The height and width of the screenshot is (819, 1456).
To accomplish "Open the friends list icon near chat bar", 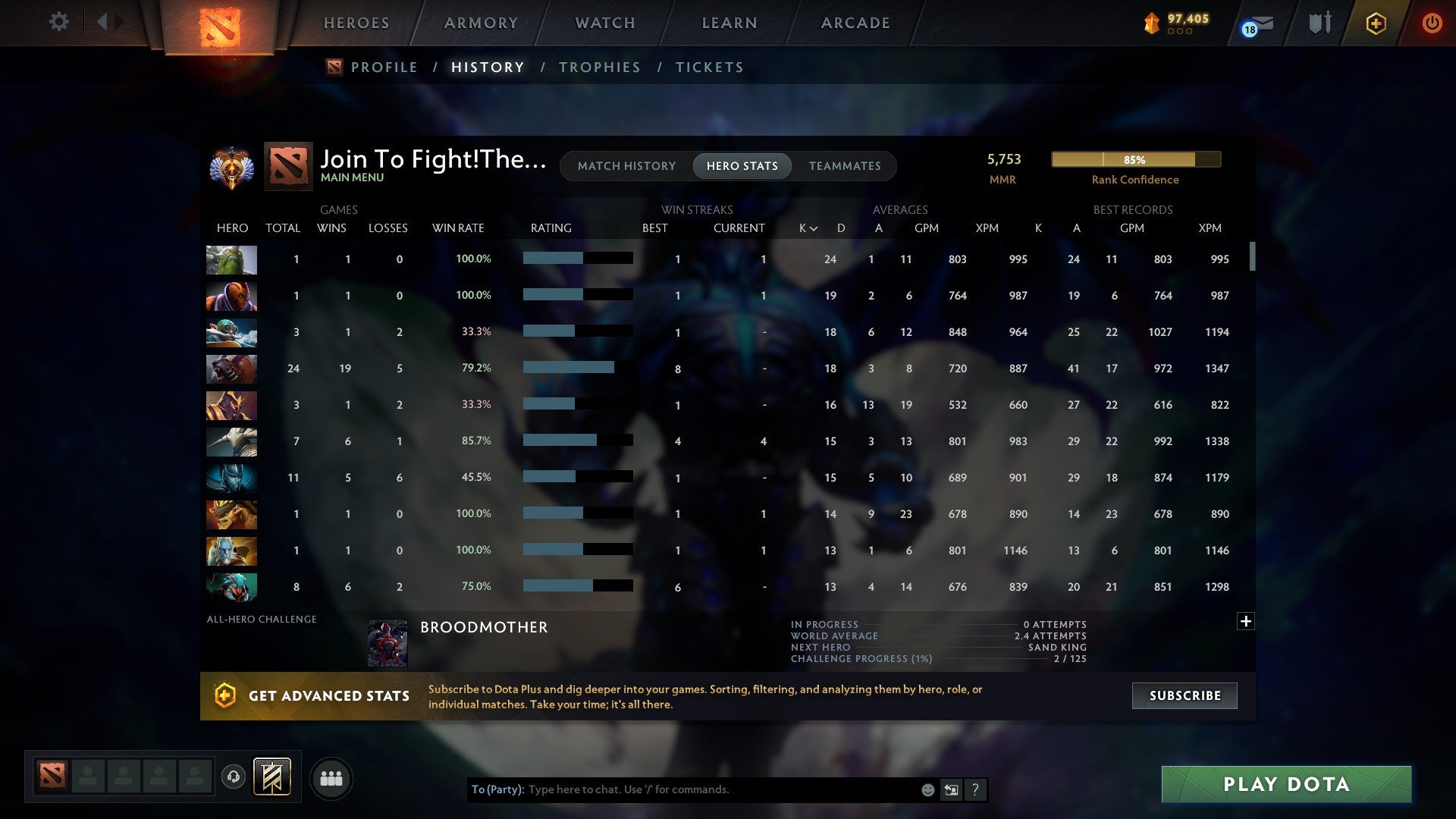I will coord(331,777).
